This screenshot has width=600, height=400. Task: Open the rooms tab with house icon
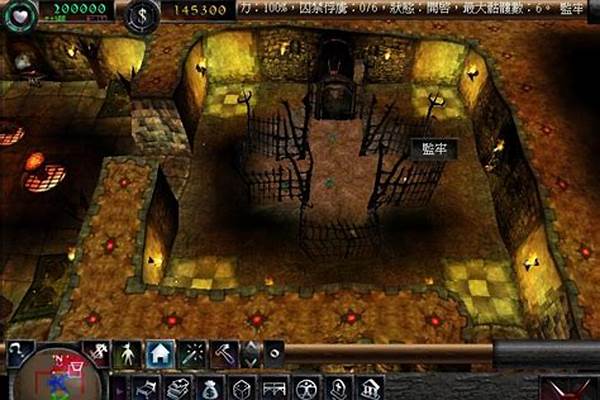159,353
